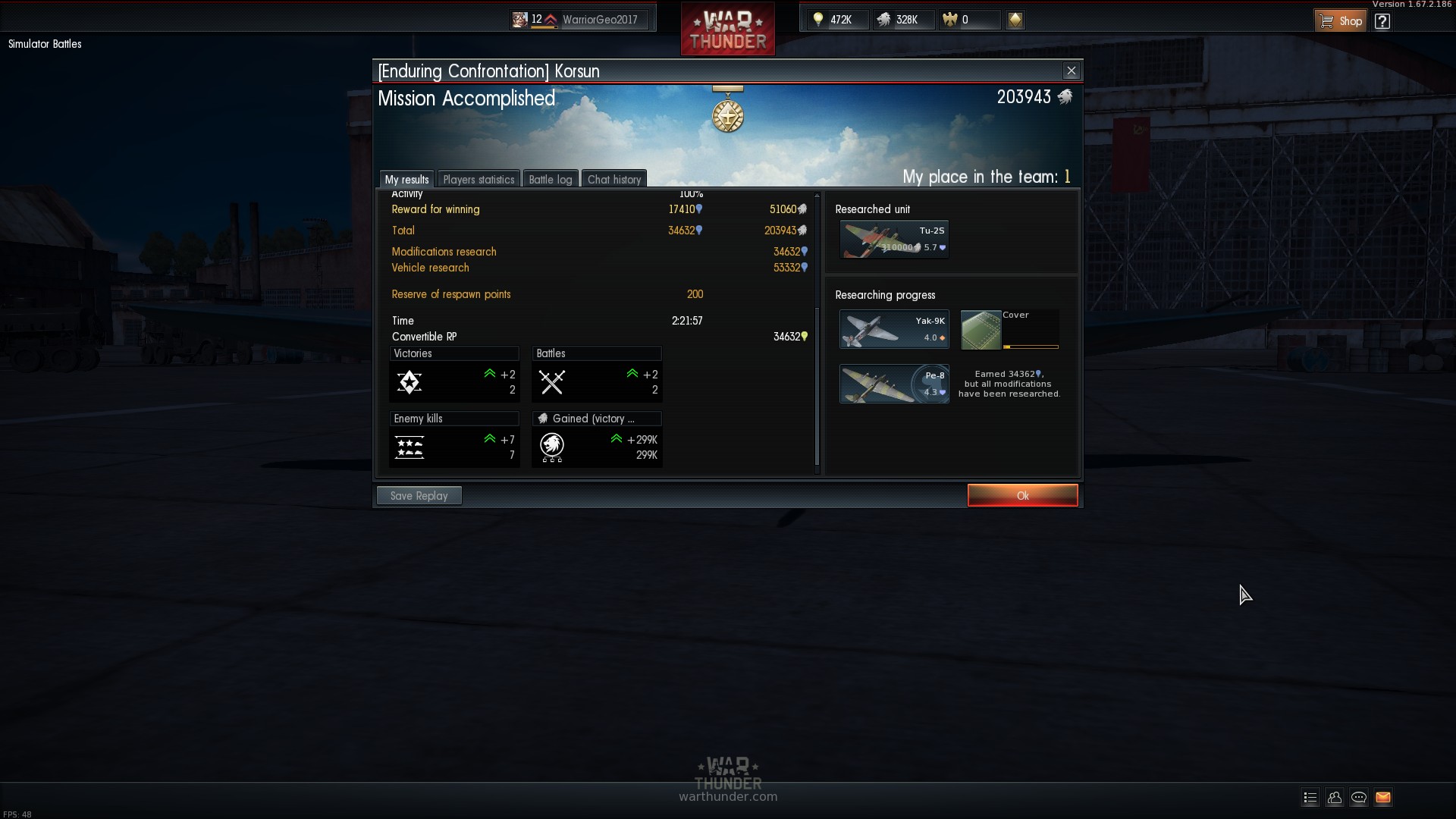Confirm results with the Ok button
This screenshot has height=819, width=1456.
(1022, 495)
